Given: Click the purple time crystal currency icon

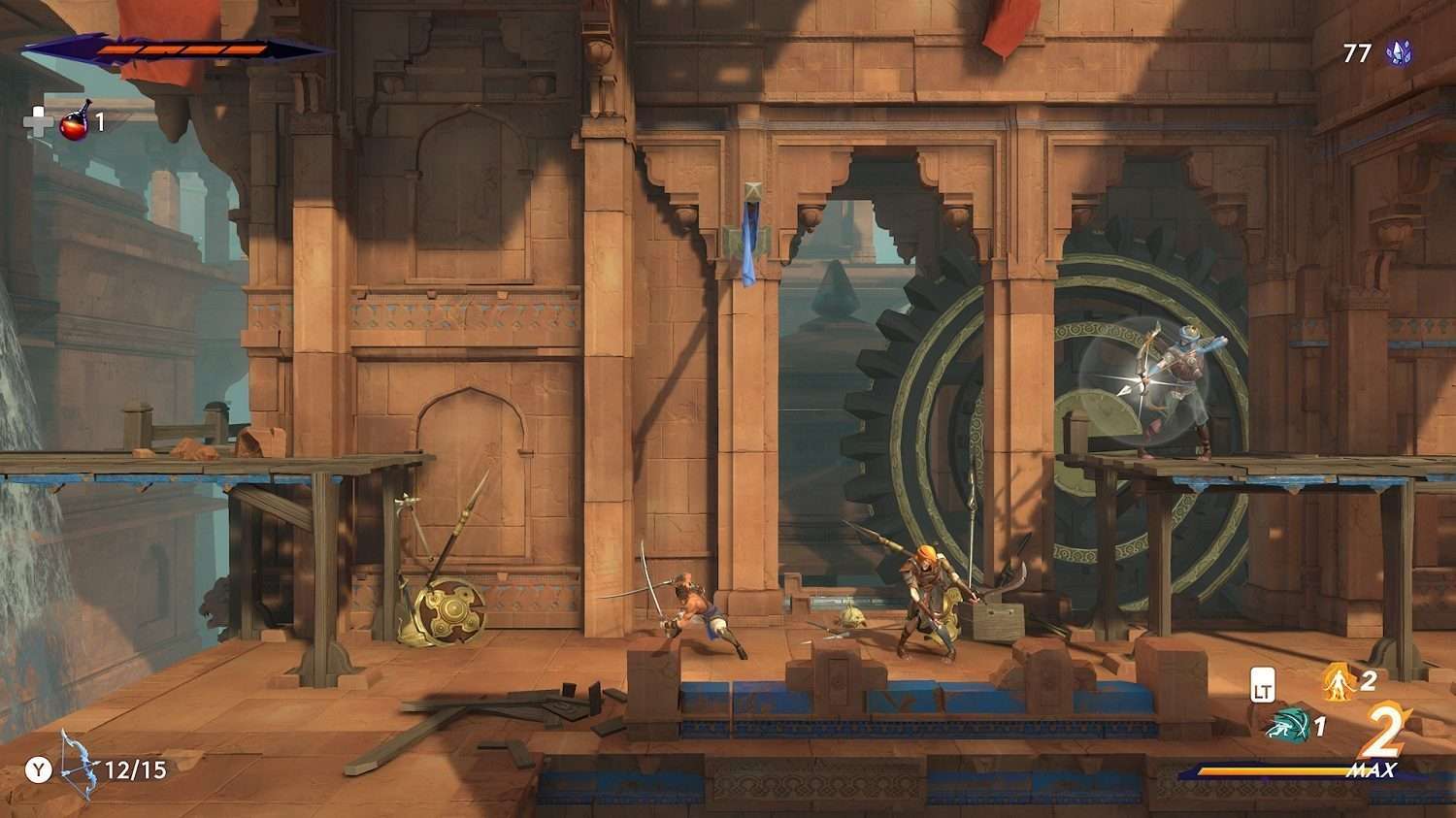Looking at the screenshot, I should [1399, 53].
